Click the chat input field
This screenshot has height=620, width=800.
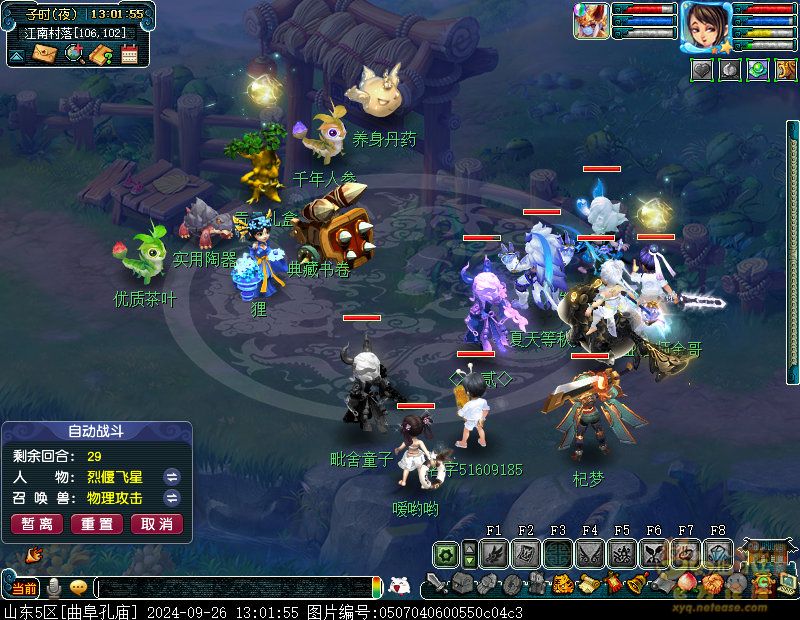(x=235, y=588)
